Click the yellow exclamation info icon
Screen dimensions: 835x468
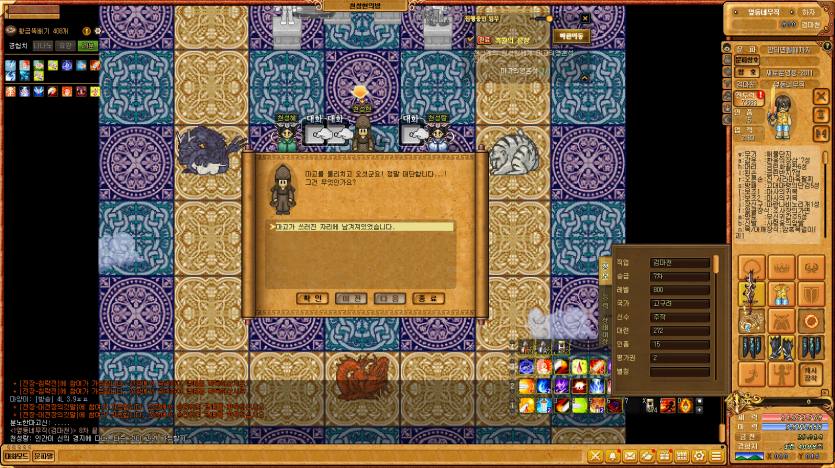(x=85, y=31)
